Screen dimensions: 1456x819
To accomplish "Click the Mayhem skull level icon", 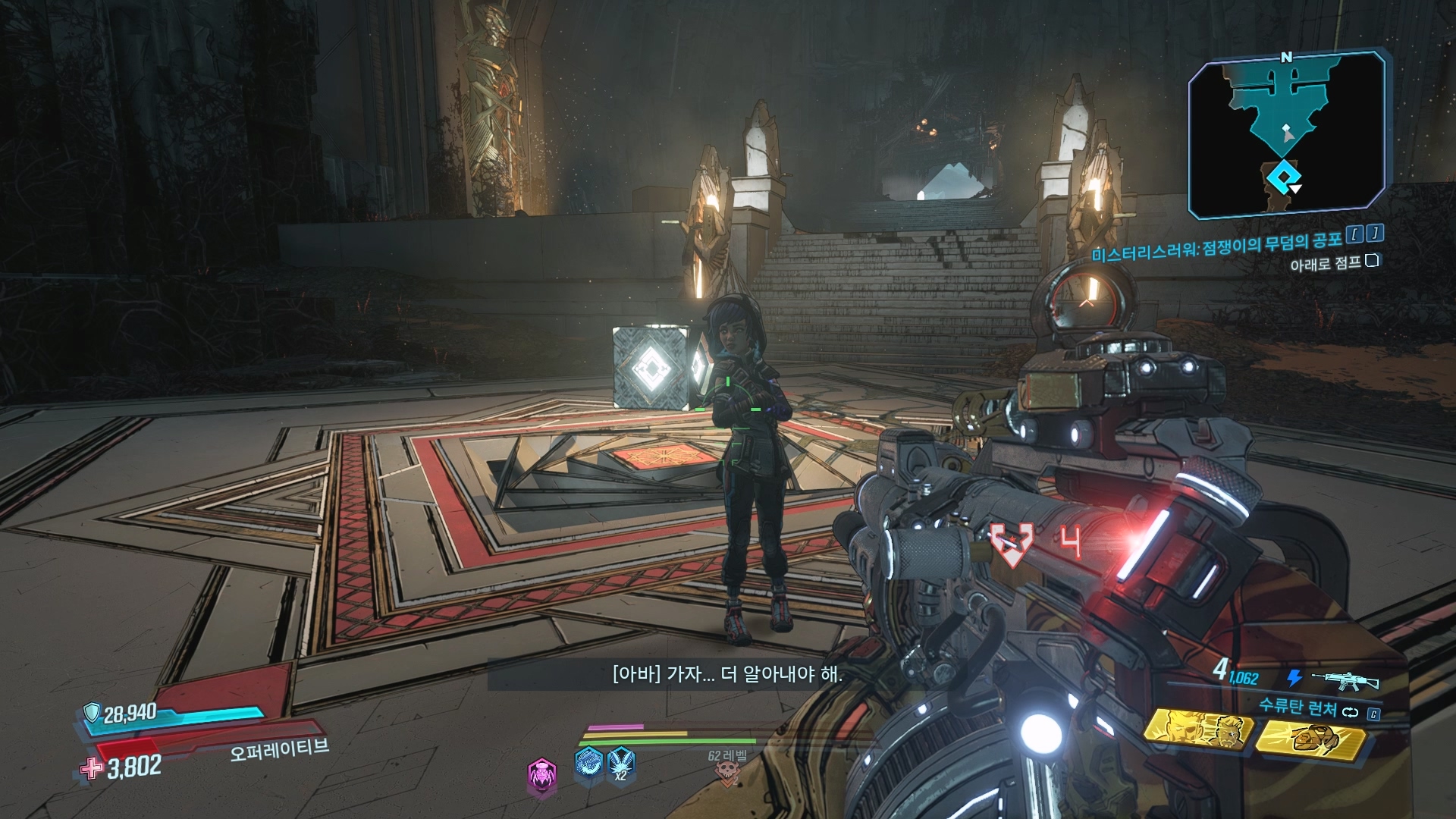I will [x=727, y=773].
